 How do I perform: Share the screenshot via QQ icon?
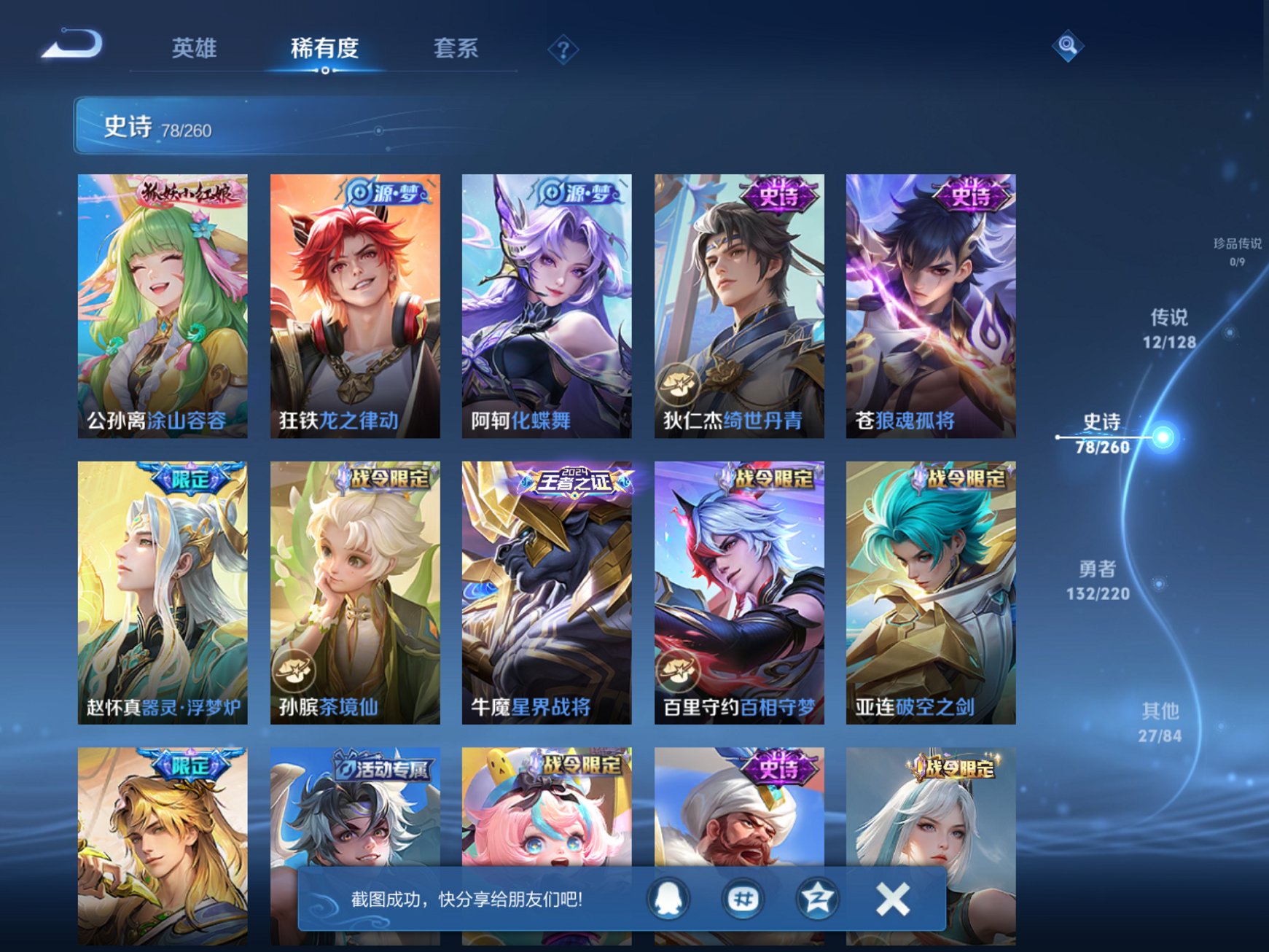[668, 899]
